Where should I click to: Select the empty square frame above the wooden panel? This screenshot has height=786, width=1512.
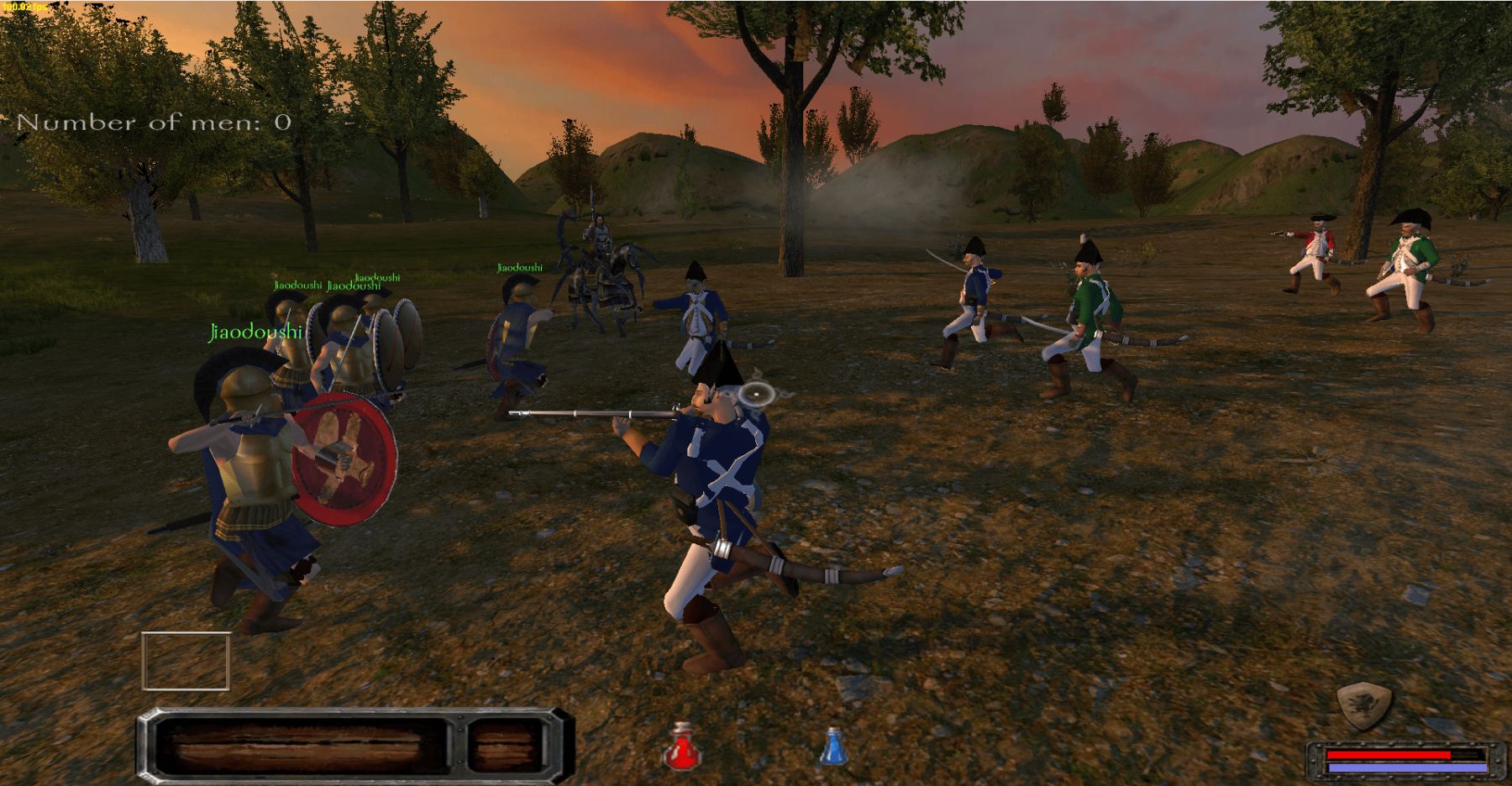[186, 661]
